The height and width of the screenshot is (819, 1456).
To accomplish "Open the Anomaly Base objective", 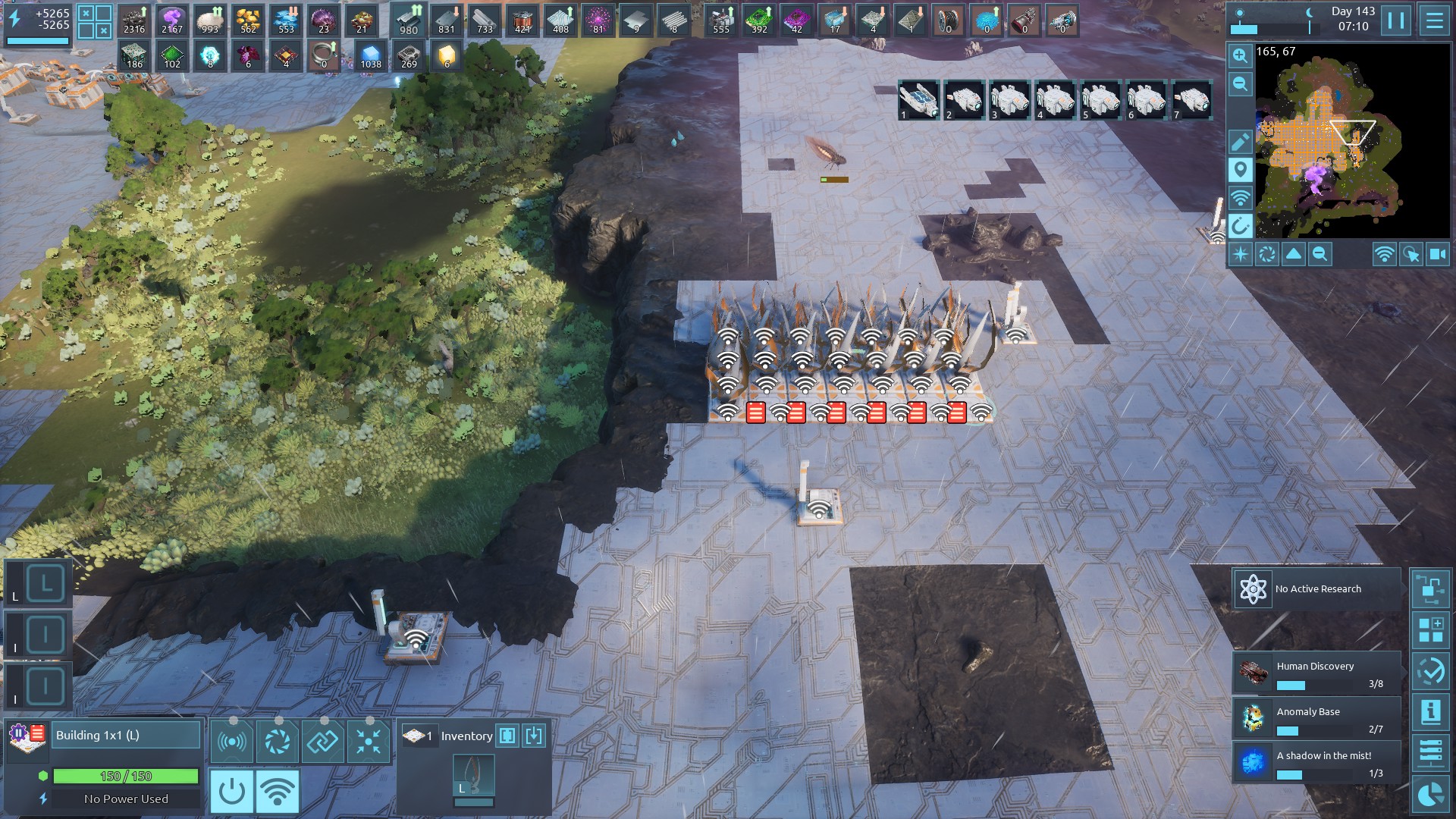I will (x=1316, y=719).
